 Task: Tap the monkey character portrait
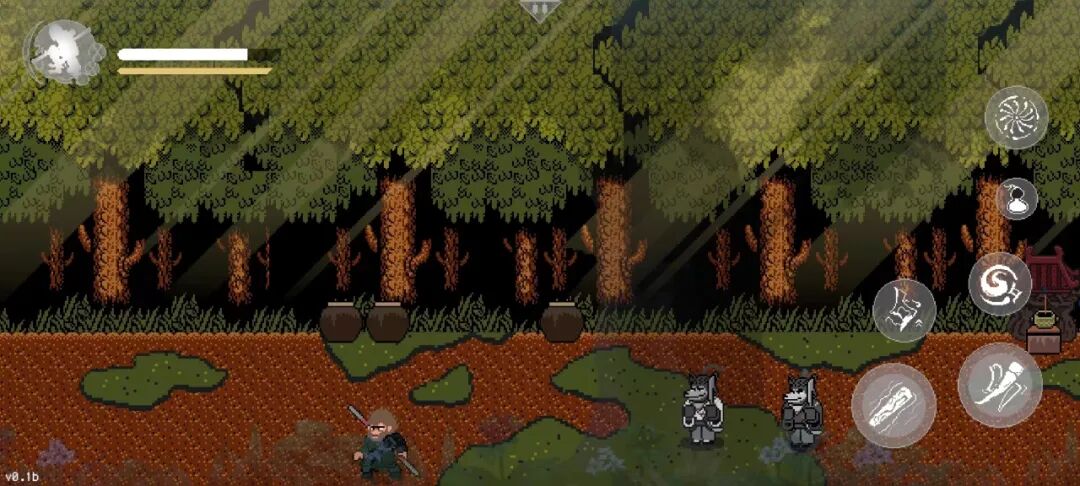(64, 54)
